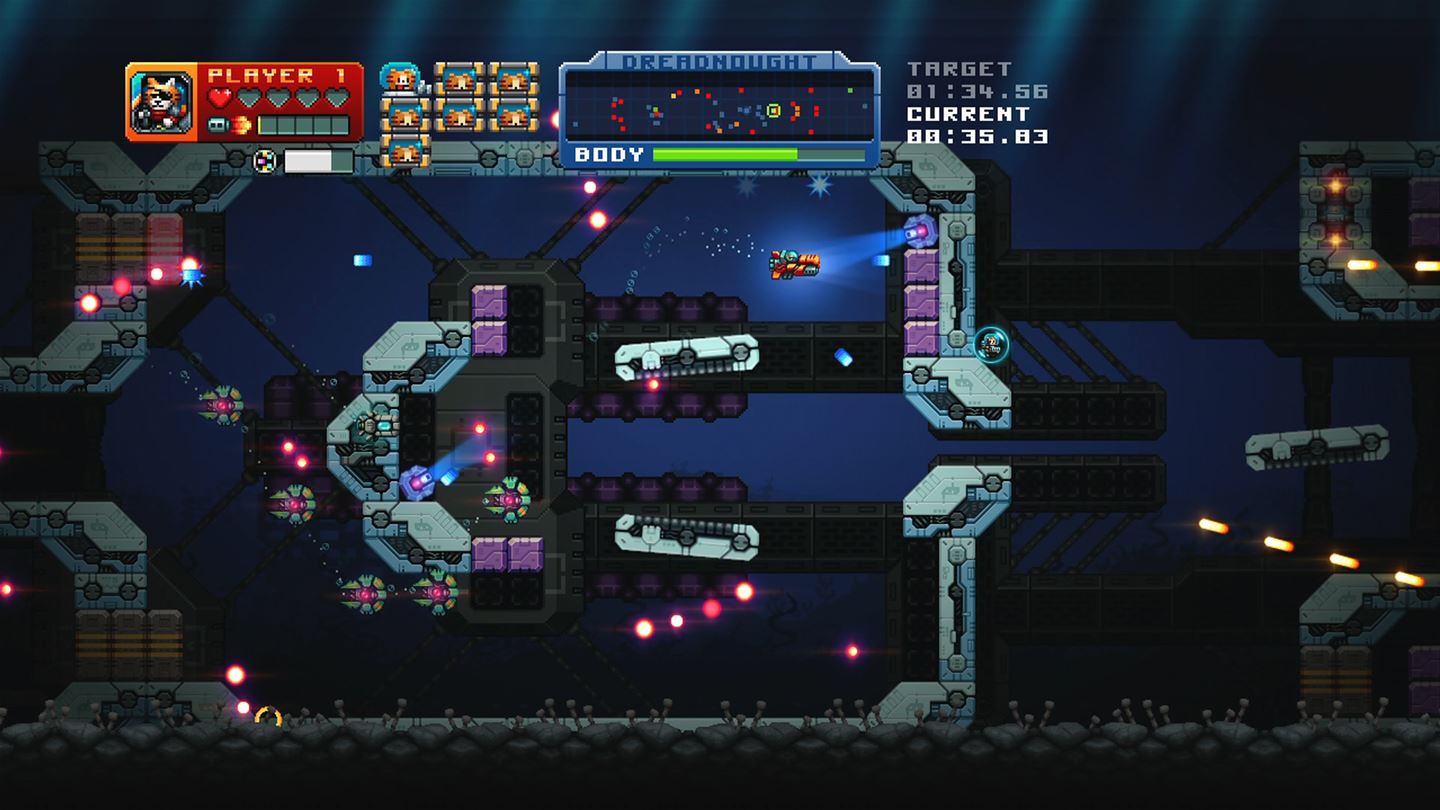
Task: Click the first filled red heart in the health row
Action: pos(220,97)
